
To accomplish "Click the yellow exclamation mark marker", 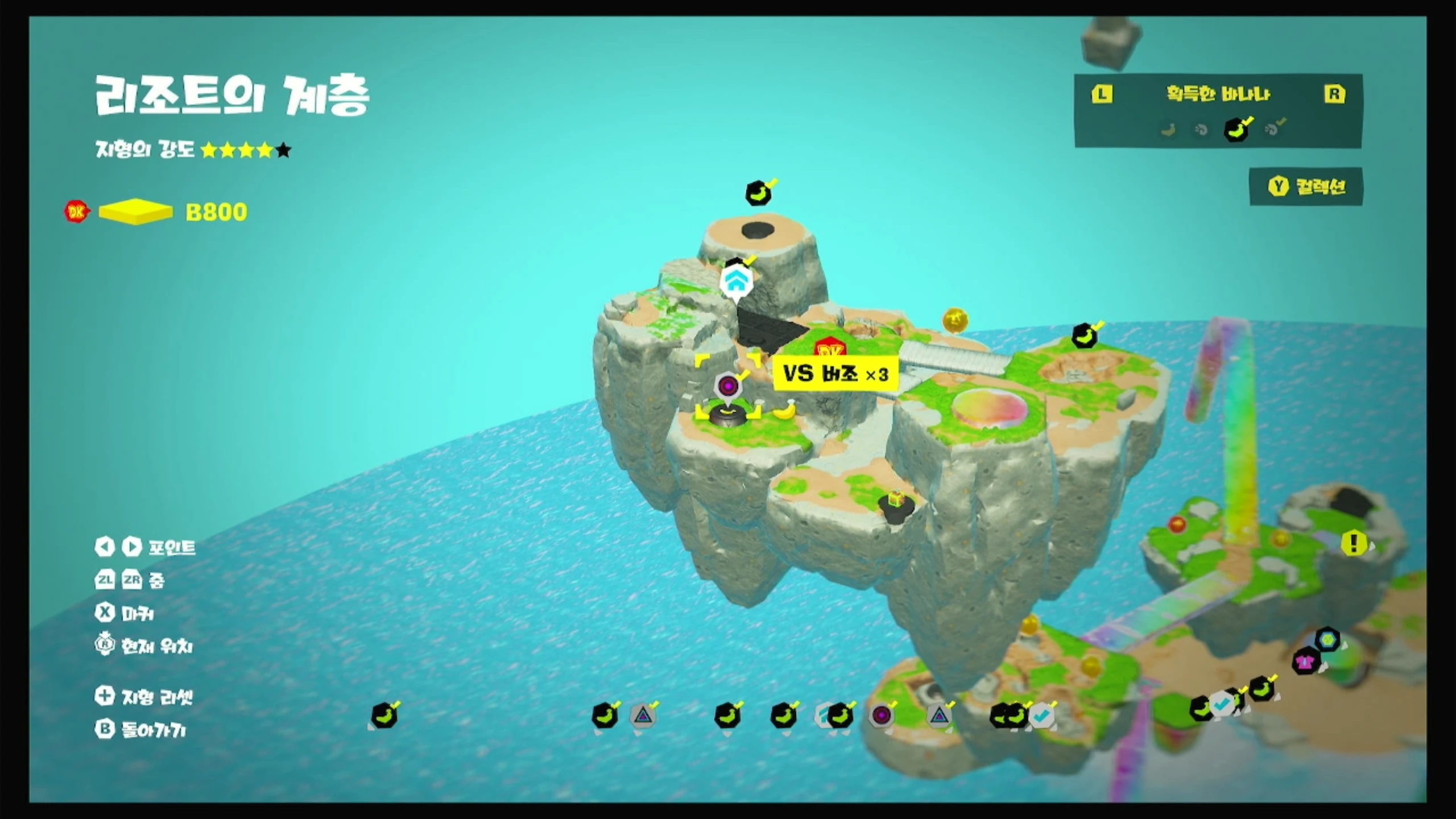I will click(x=1354, y=543).
